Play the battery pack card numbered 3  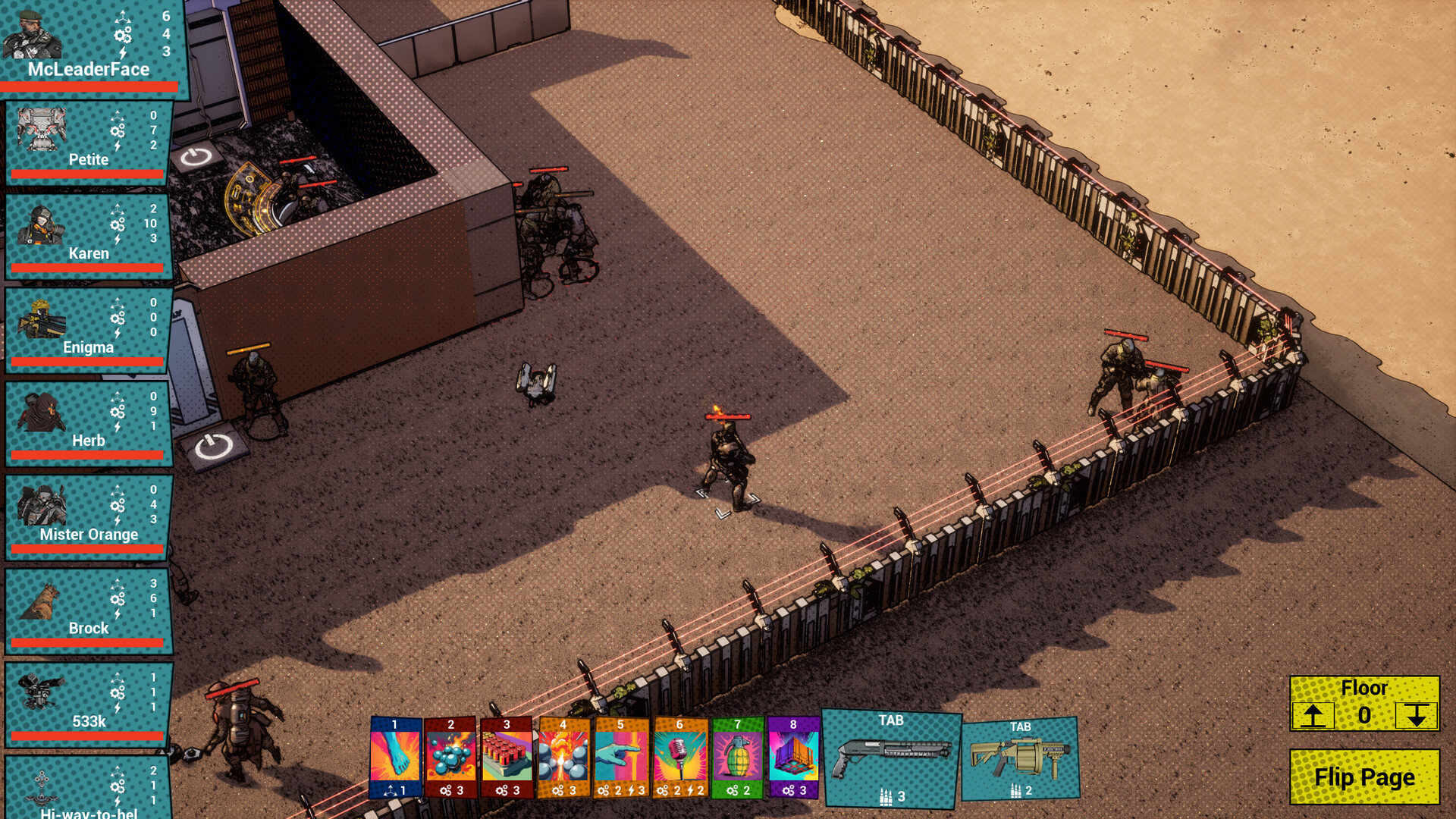click(507, 758)
